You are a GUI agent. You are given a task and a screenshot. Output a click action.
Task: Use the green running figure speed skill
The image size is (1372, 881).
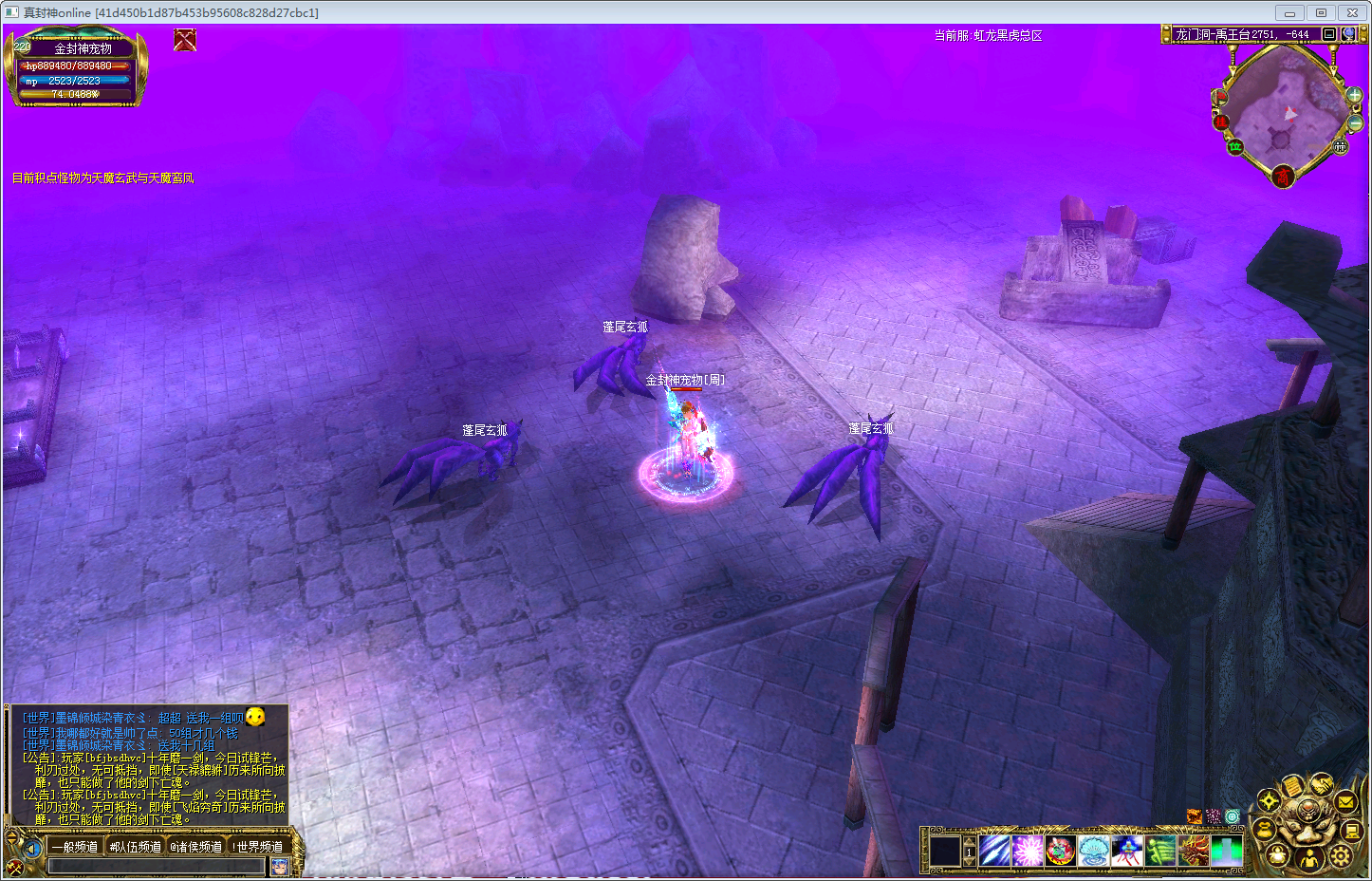click(1159, 851)
